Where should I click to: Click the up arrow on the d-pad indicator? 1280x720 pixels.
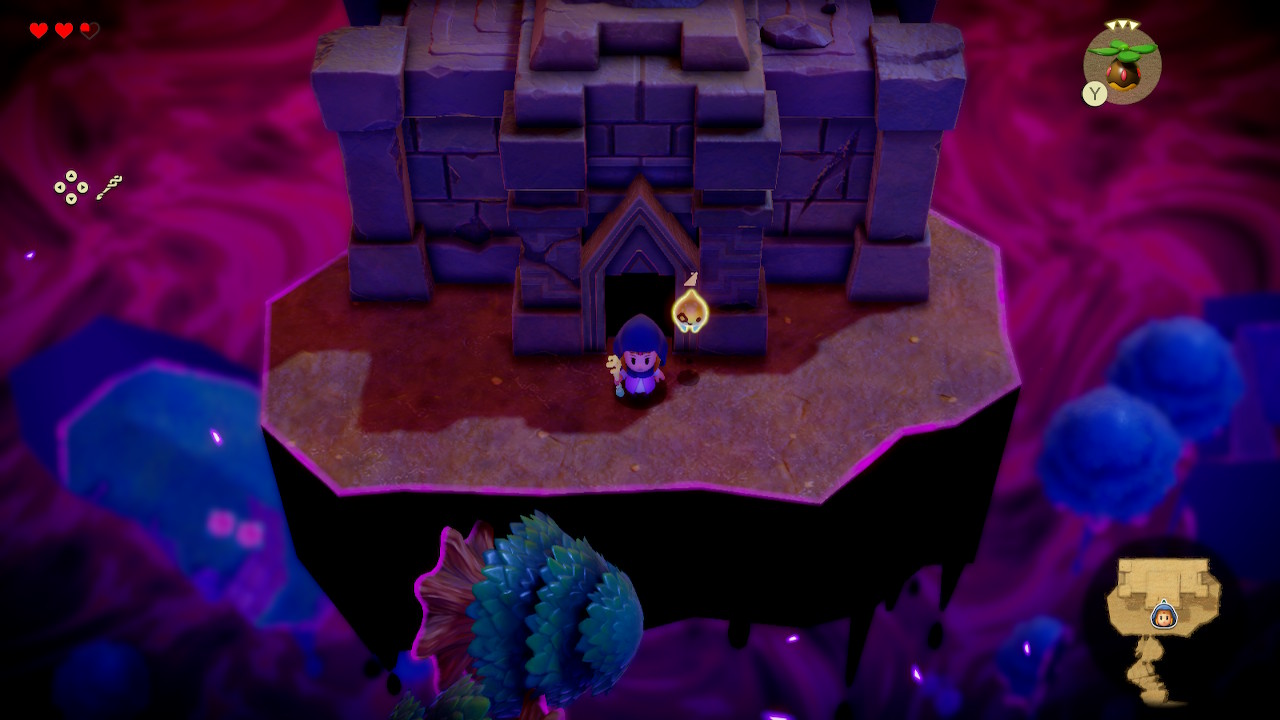coord(71,176)
